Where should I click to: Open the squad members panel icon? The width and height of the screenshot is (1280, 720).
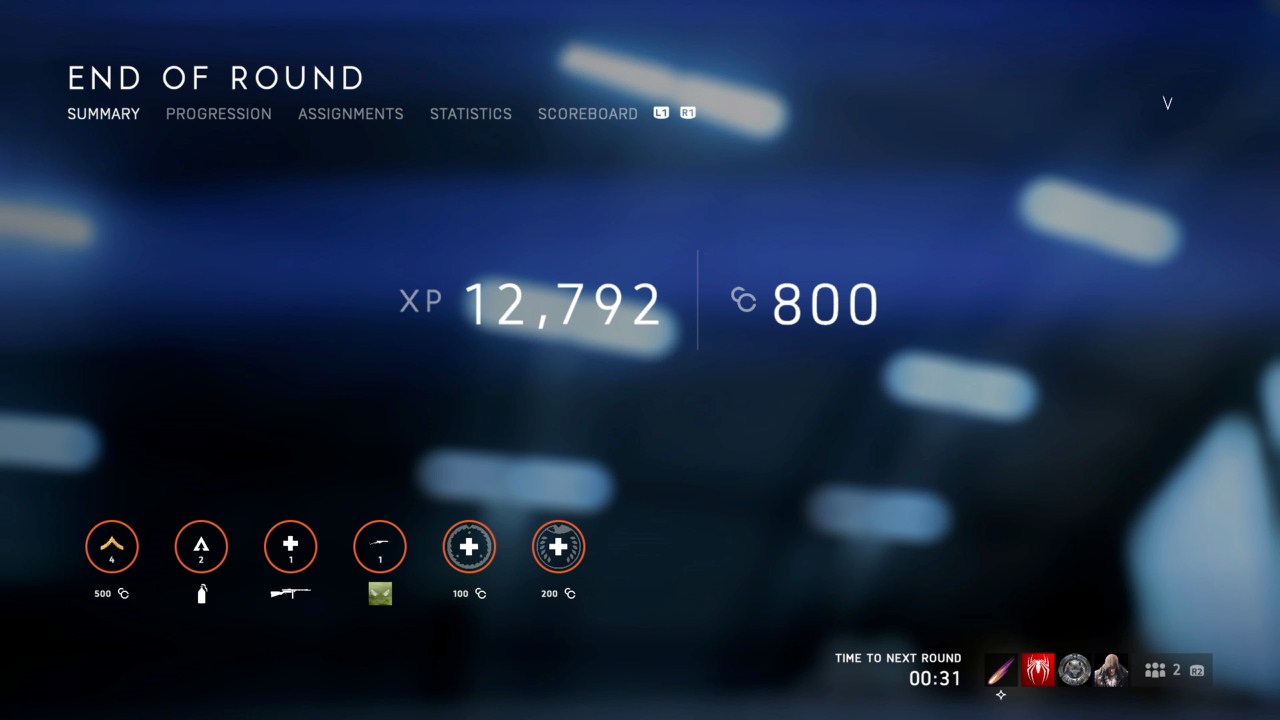(1155, 669)
